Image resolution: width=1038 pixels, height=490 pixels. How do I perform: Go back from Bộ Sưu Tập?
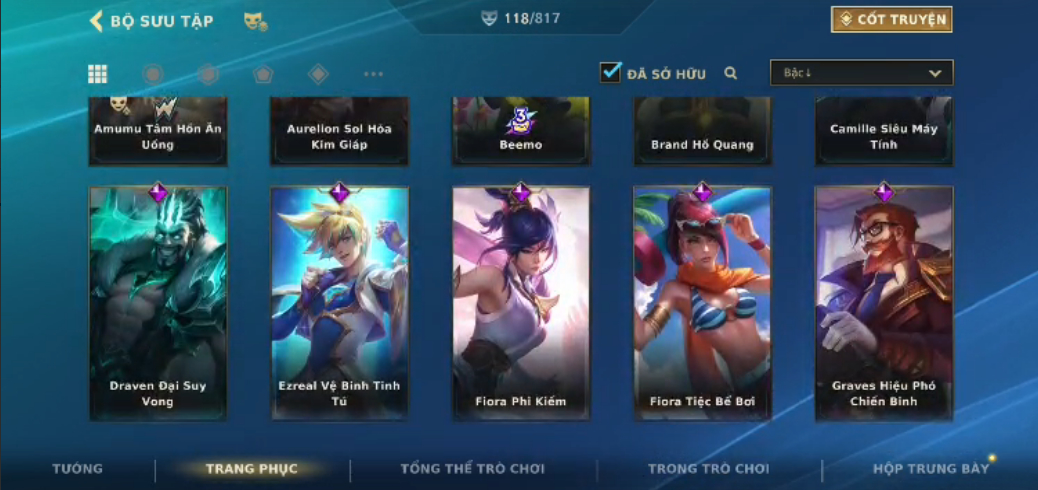(97, 21)
